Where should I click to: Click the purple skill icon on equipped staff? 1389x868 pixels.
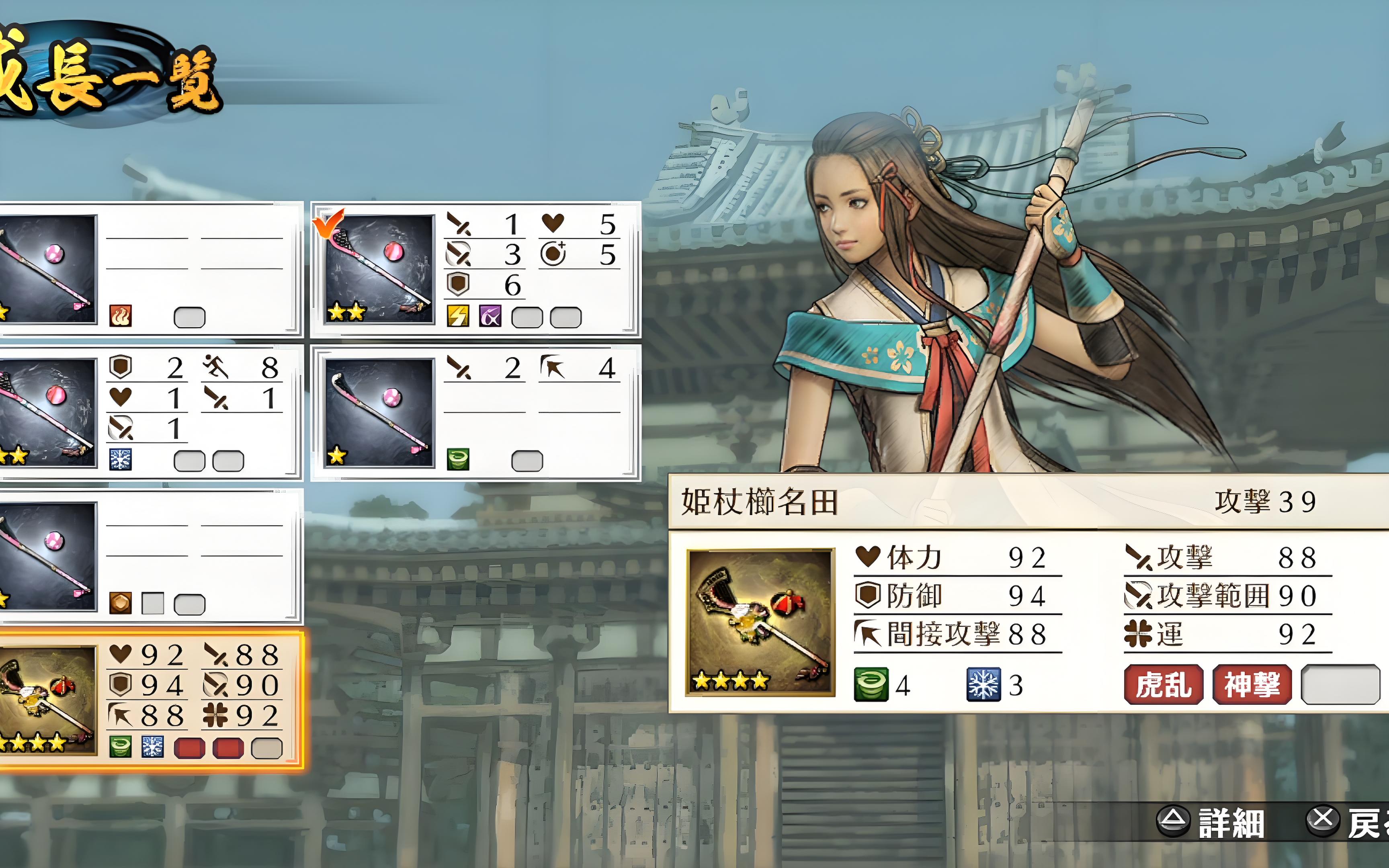(490, 316)
